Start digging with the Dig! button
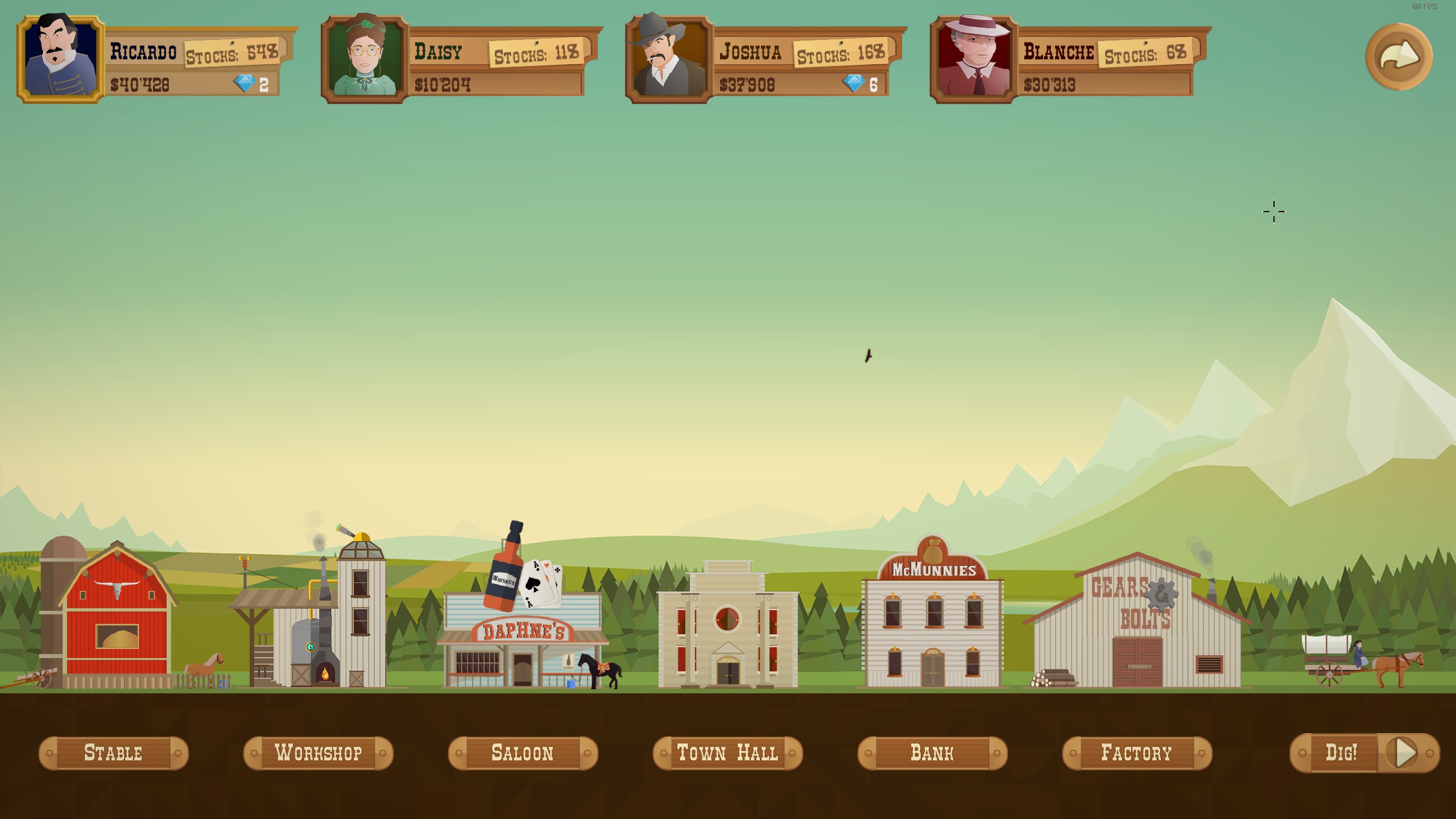 point(1364,753)
